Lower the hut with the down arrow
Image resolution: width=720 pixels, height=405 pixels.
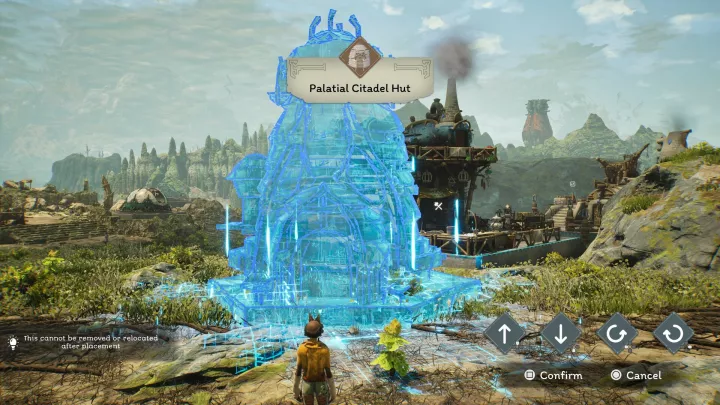(x=561, y=334)
